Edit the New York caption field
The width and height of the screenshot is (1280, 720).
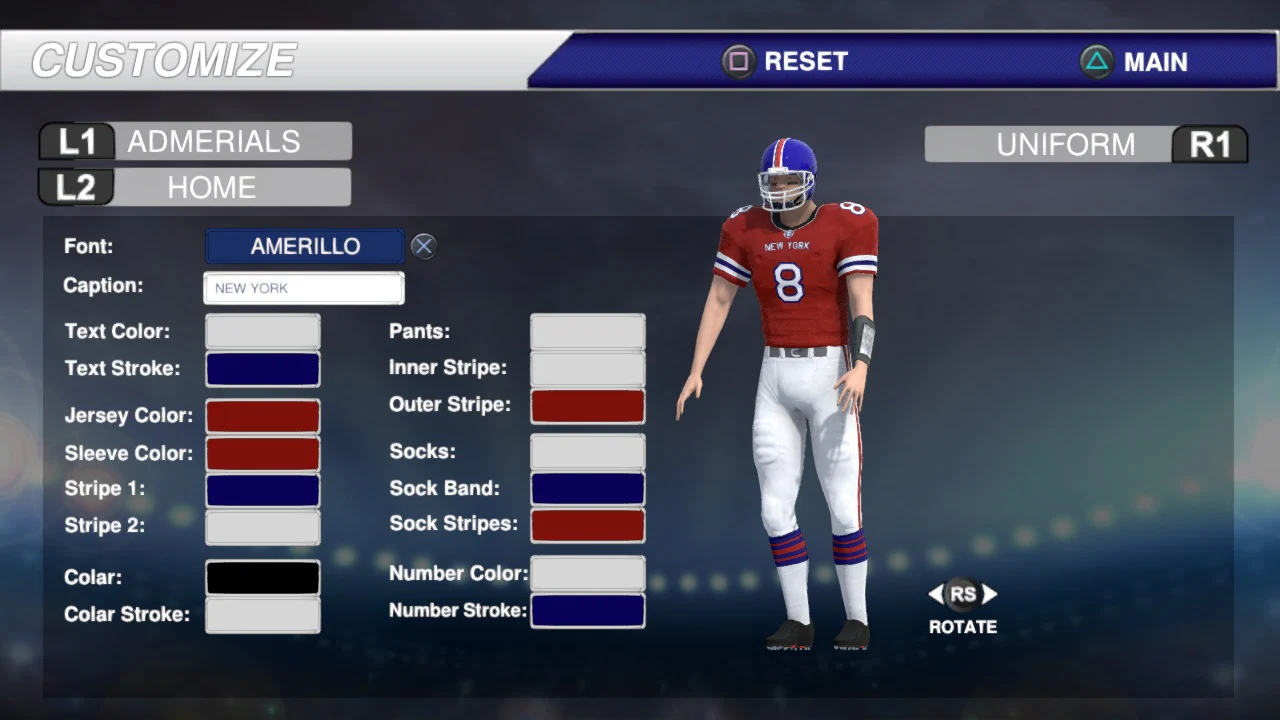click(x=303, y=288)
